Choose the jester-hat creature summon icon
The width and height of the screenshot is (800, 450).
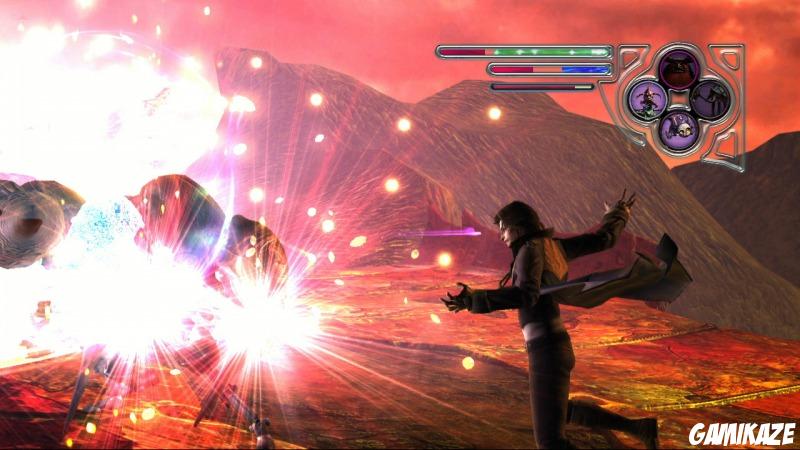[x=647, y=98]
